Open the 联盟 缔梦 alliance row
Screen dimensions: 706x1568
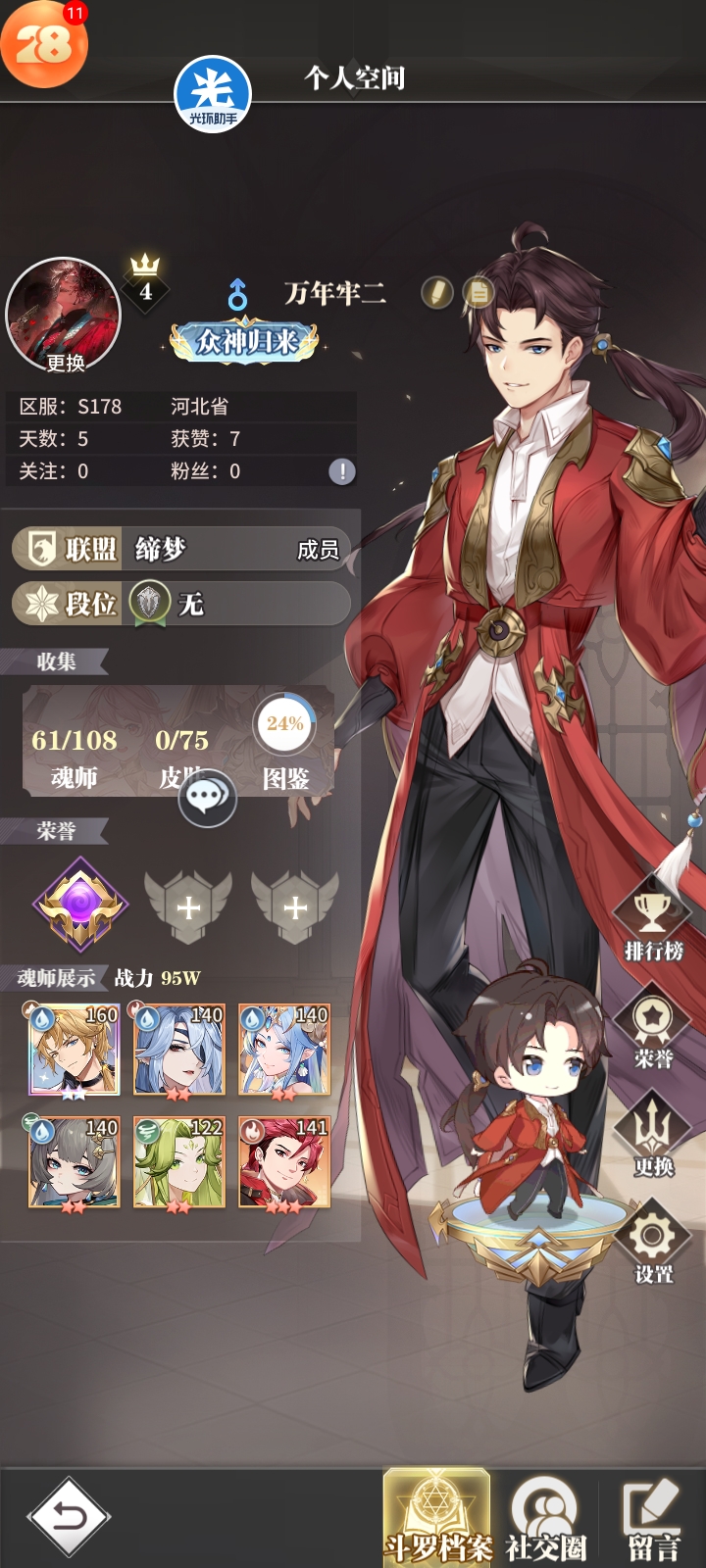181,549
